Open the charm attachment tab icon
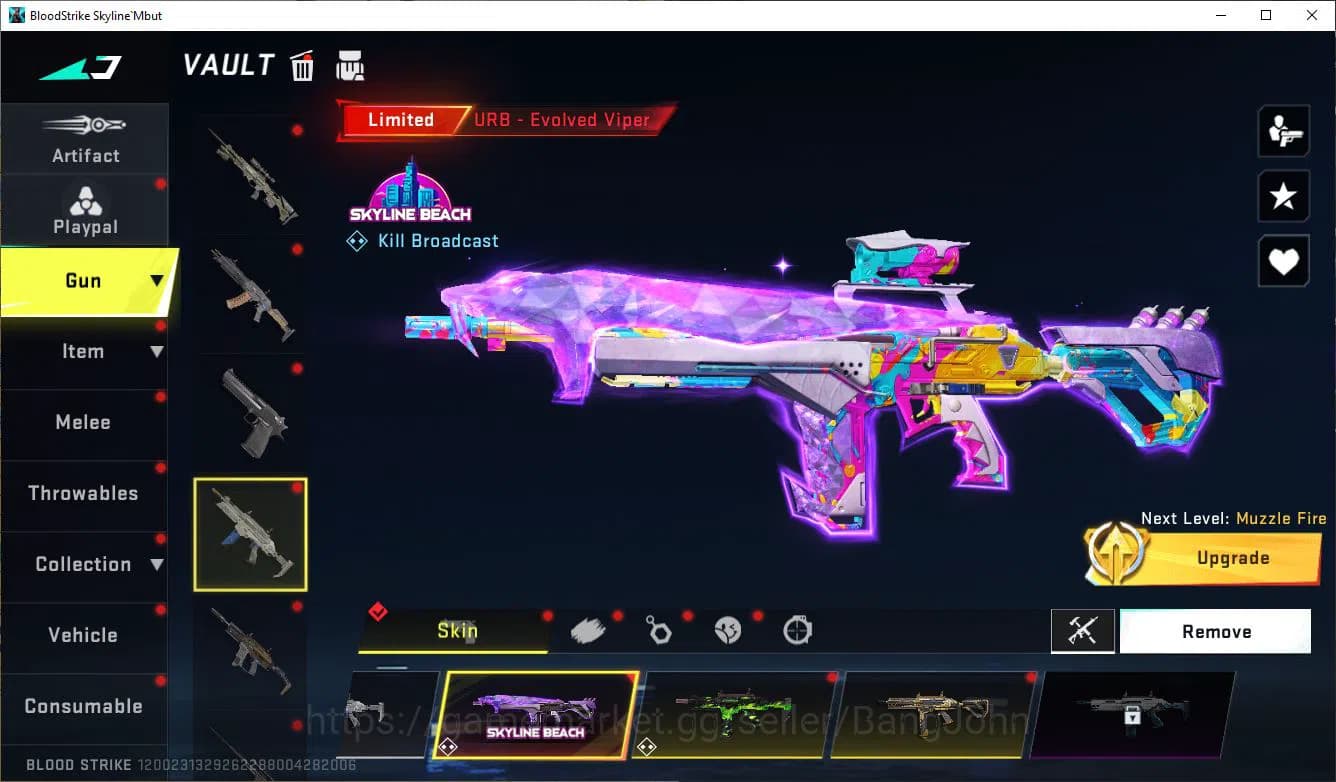1336x782 pixels. (x=659, y=629)
